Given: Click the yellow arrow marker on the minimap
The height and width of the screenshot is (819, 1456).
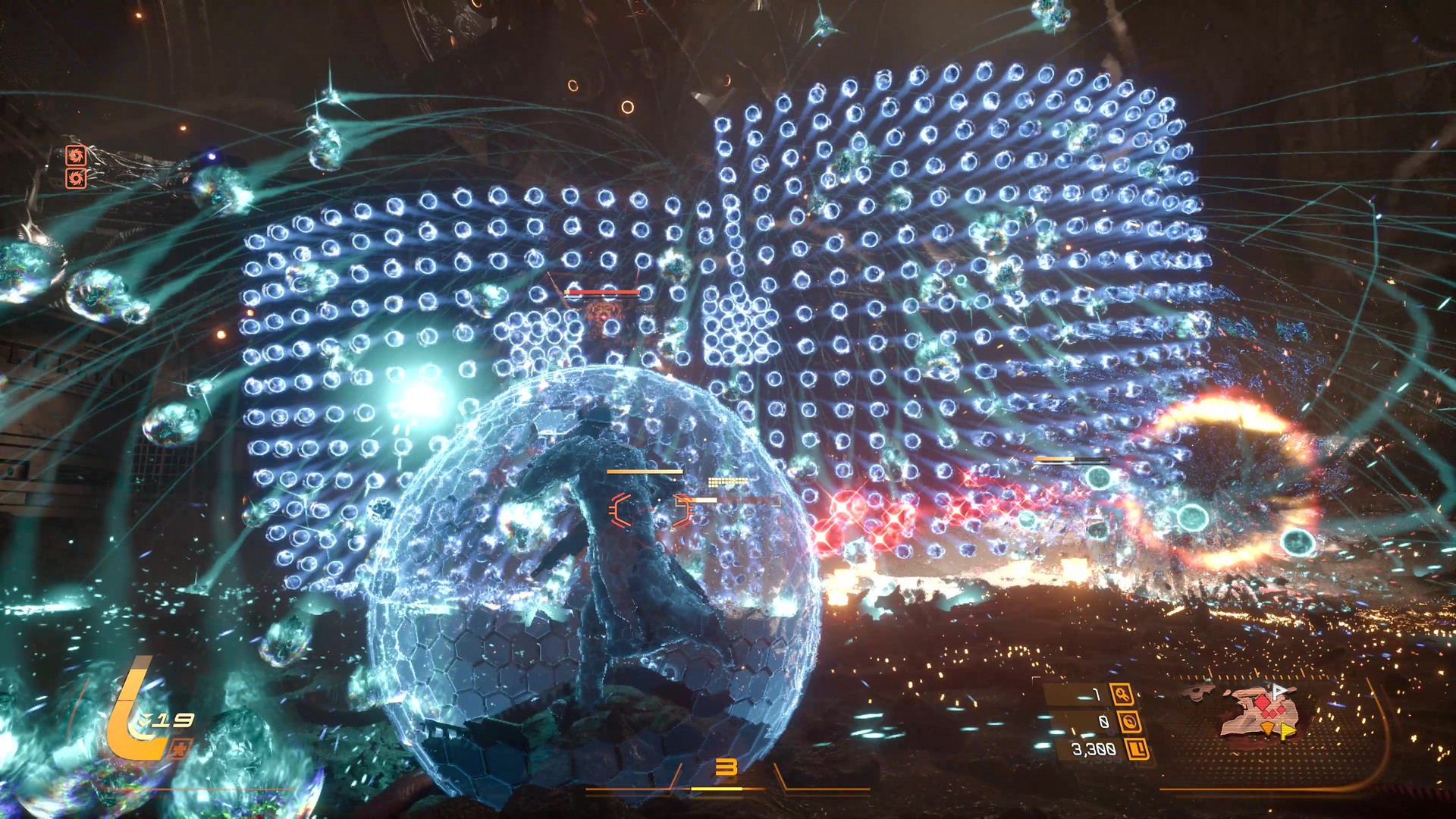Looking at the screenshot, I should coord(1286,730).
